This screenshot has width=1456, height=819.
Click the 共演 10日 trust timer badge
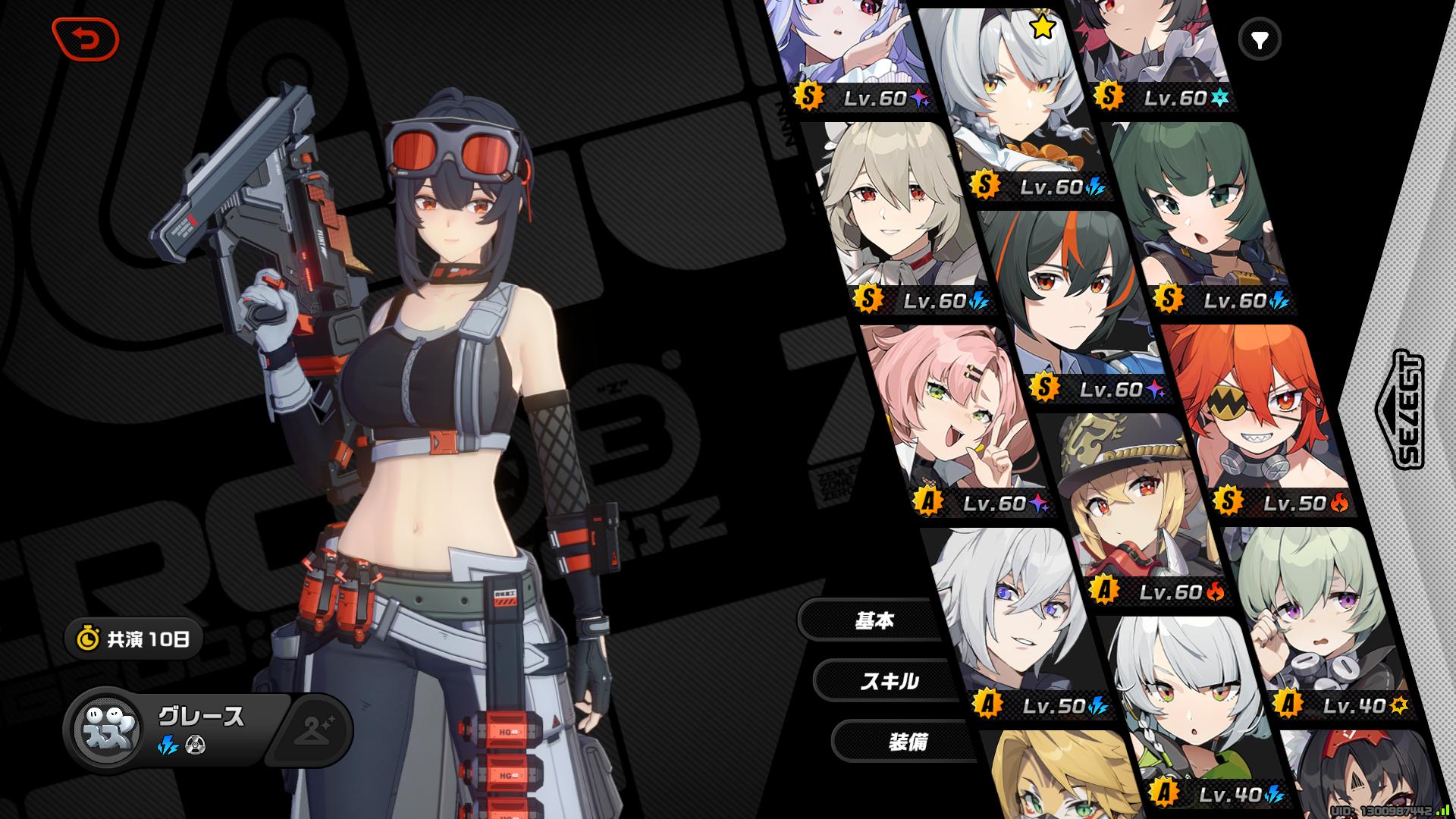point(134,639)
